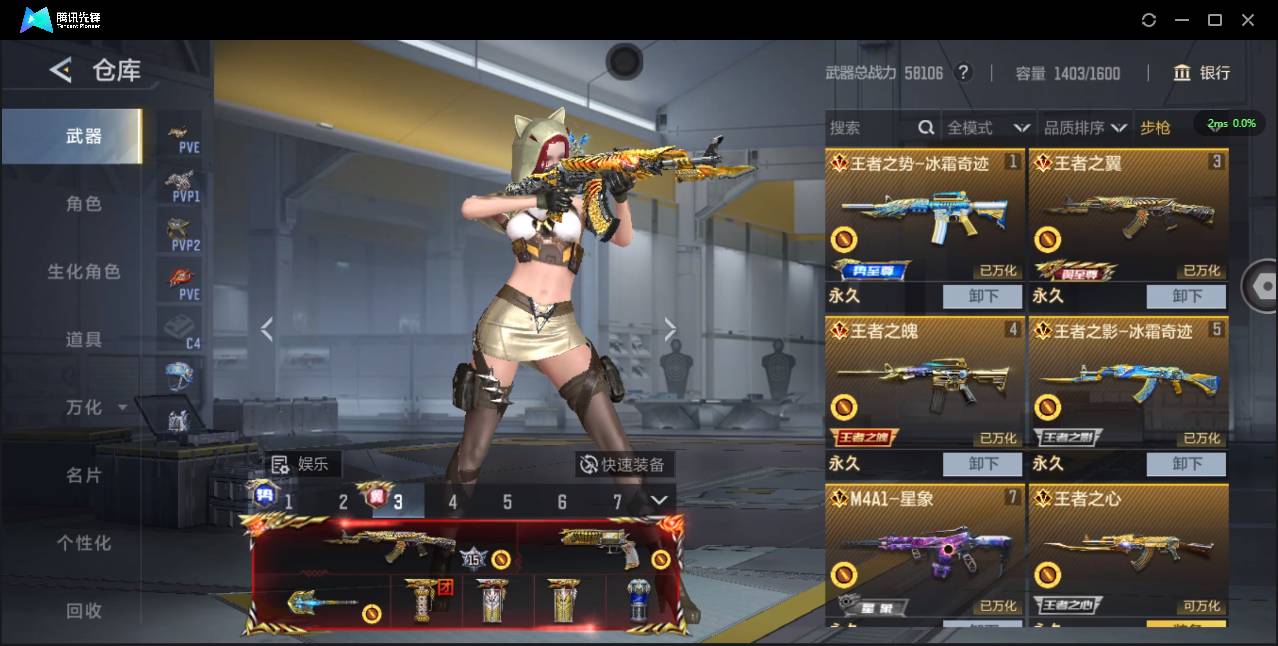Open the 品质排序 quality sort dropdown
This screenshot has width=1278, height=646.
pos(1085,128)
